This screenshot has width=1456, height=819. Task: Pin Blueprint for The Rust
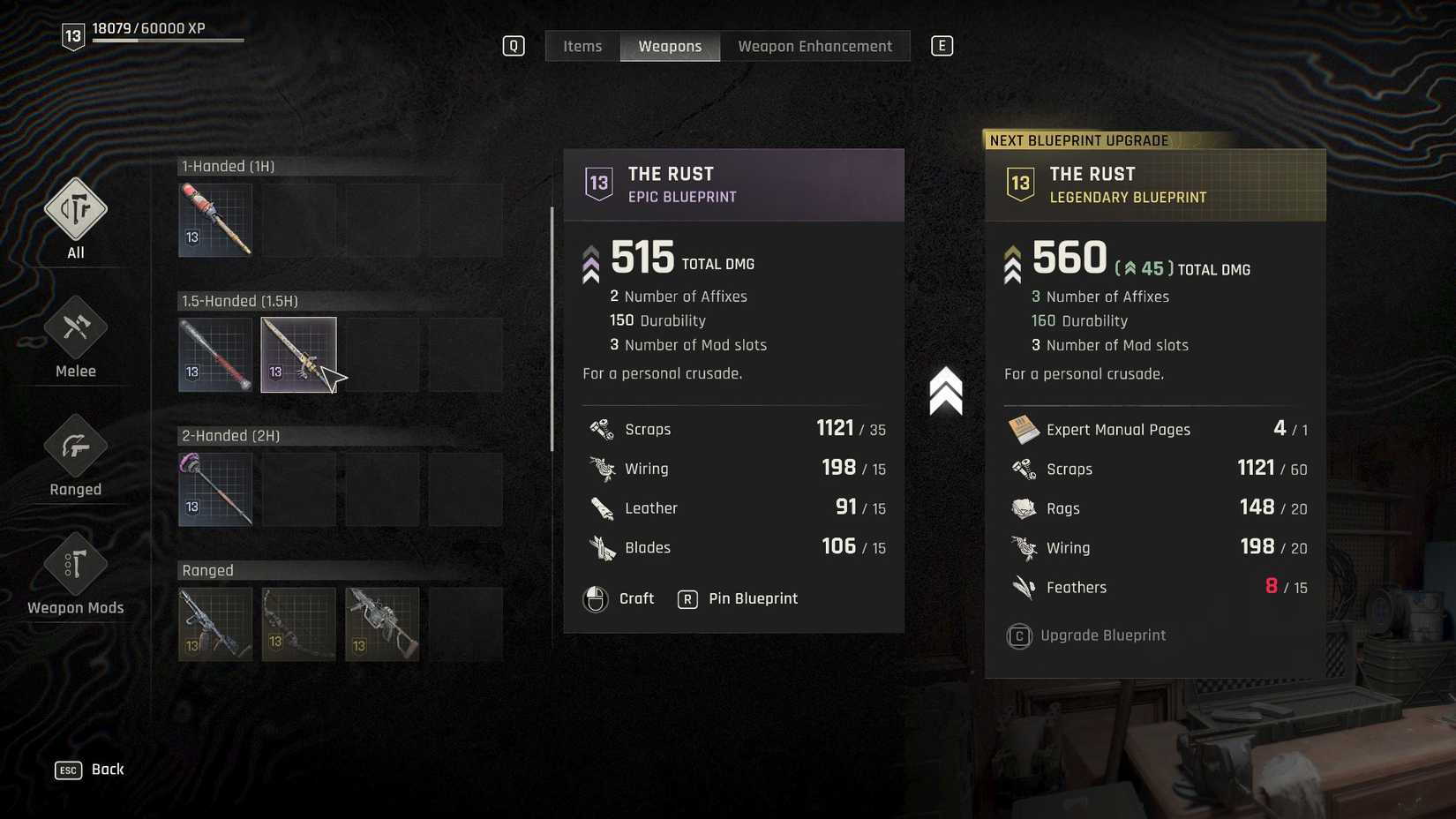[x=738, y=598]
